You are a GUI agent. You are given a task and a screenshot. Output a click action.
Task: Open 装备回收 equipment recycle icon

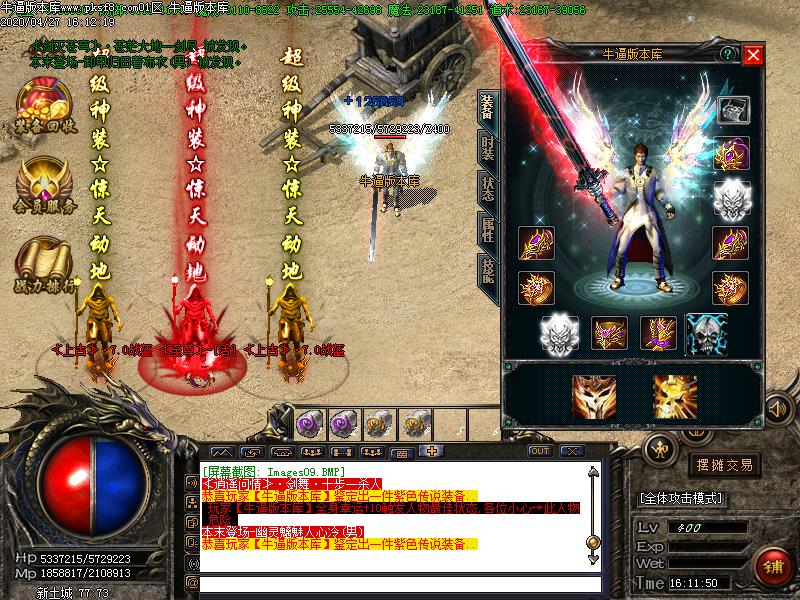pyautogui.click(x=45, y=105)
